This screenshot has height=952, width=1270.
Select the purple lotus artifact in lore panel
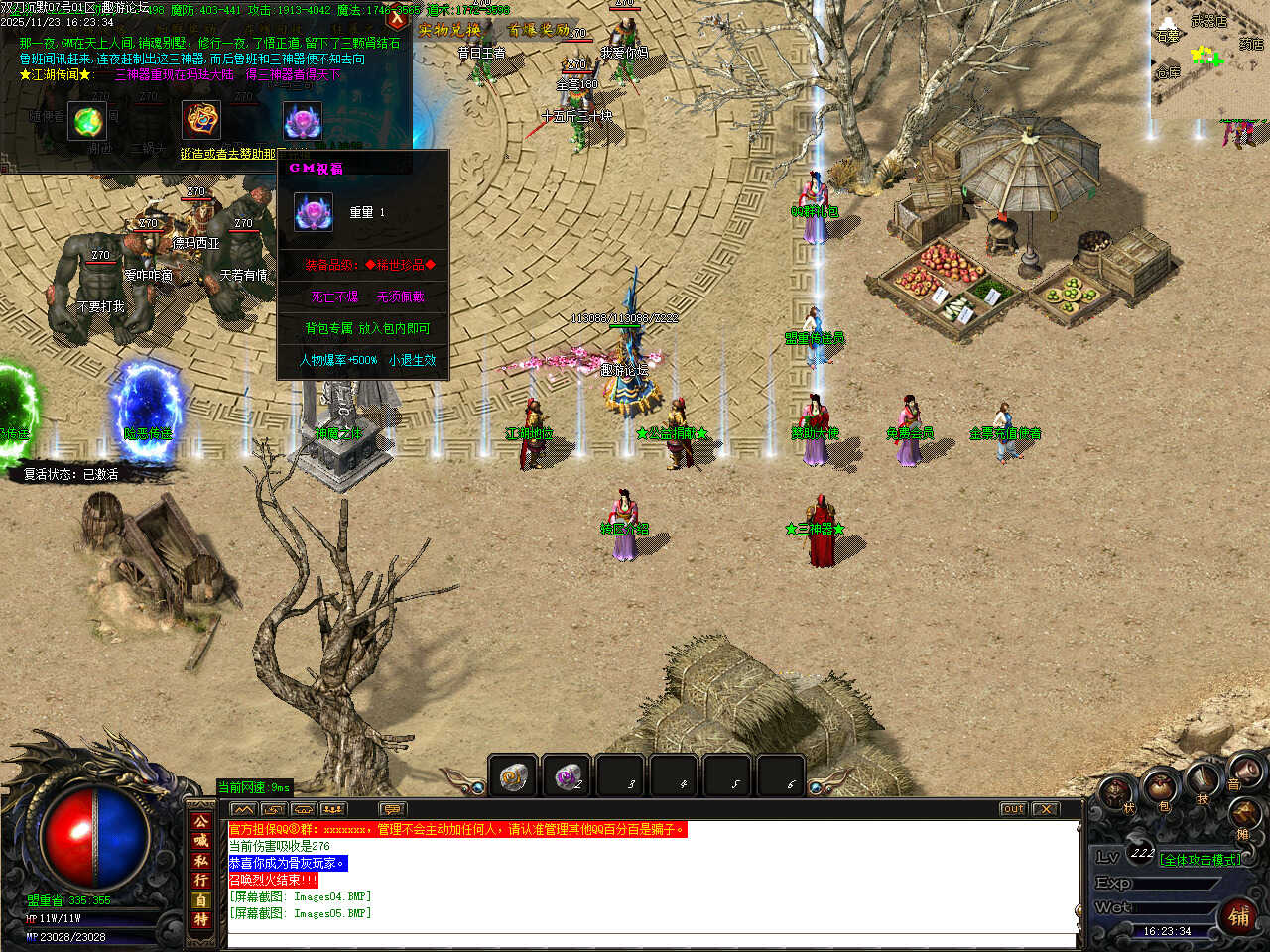click(302, 121)
